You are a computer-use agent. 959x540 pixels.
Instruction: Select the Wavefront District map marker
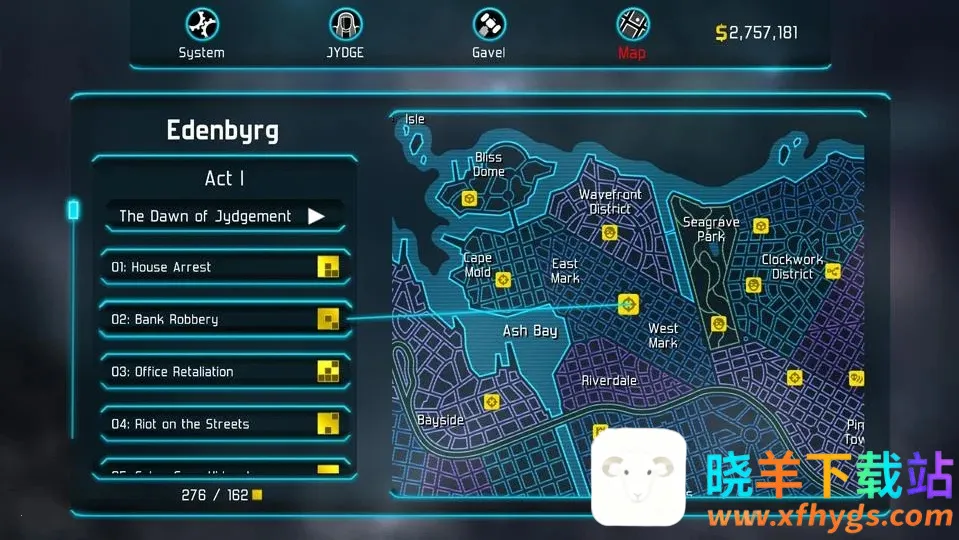pyautogui.click(x=609, y=233)
